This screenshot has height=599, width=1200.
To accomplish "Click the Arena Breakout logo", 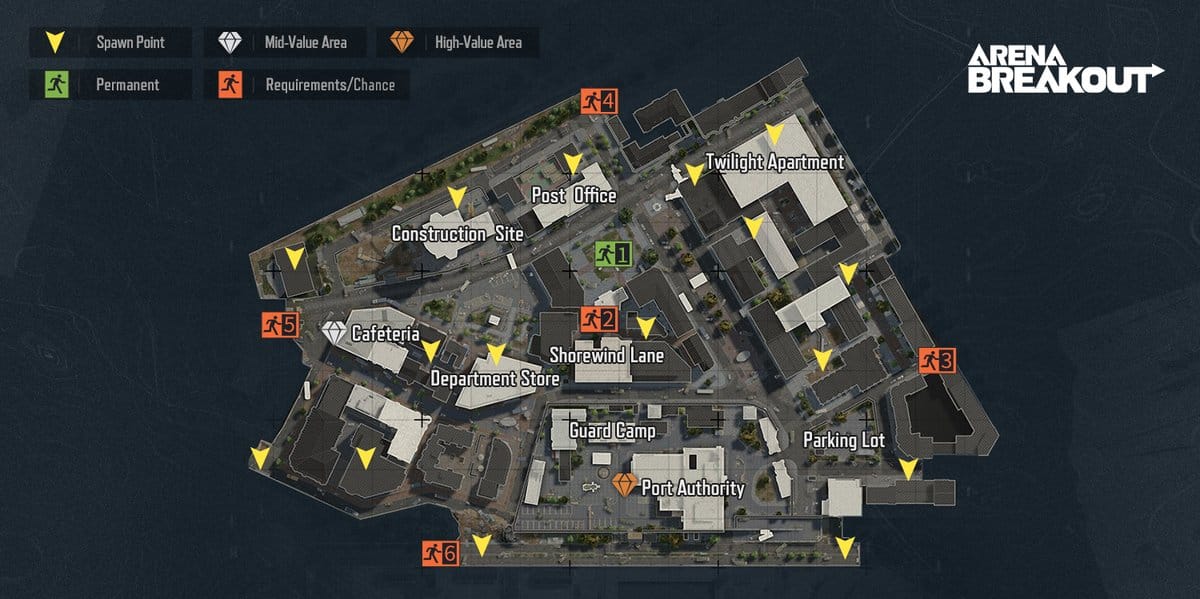I will (1065, 68).
